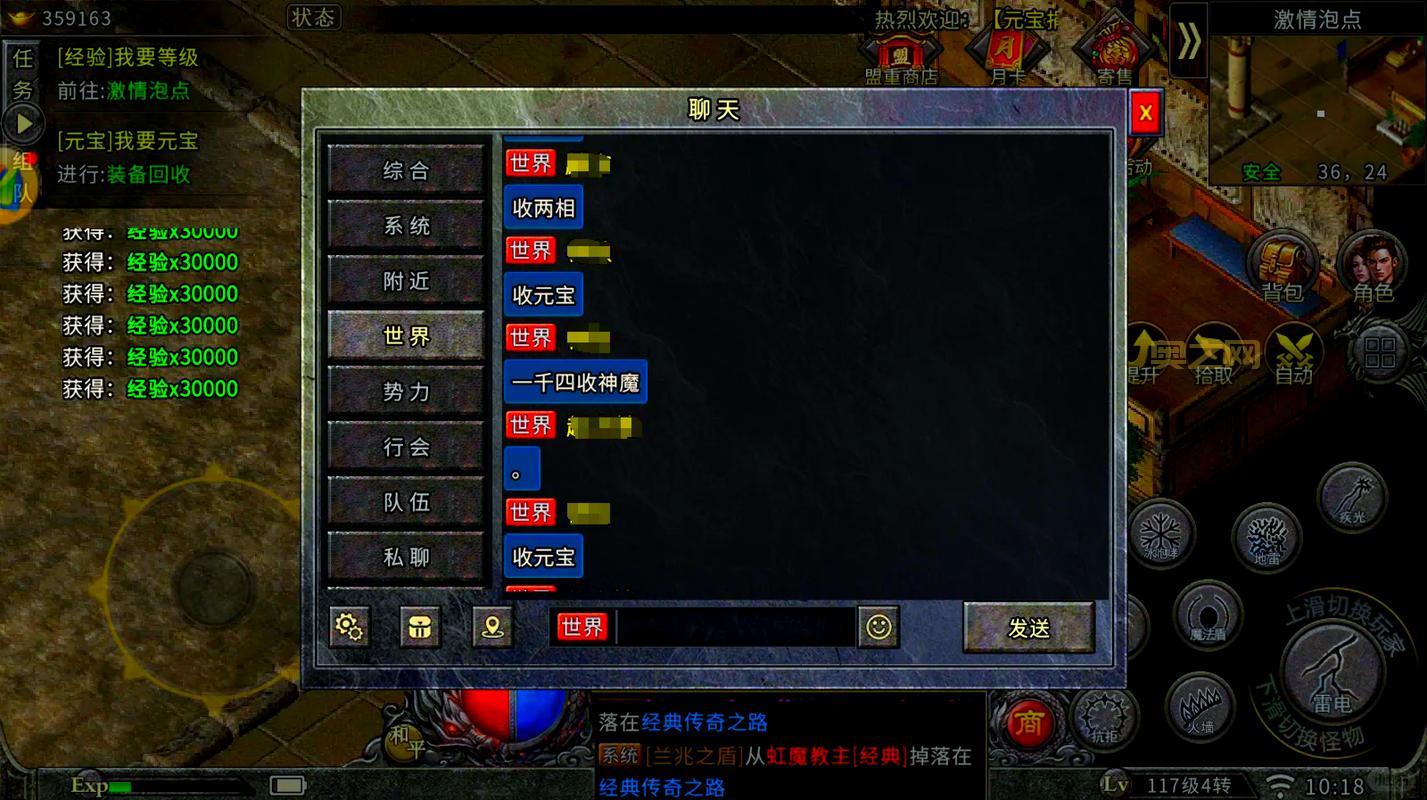Cast the 火墙 firewall skill icon
The image size is (1427, 800).
coord(1198,709)
